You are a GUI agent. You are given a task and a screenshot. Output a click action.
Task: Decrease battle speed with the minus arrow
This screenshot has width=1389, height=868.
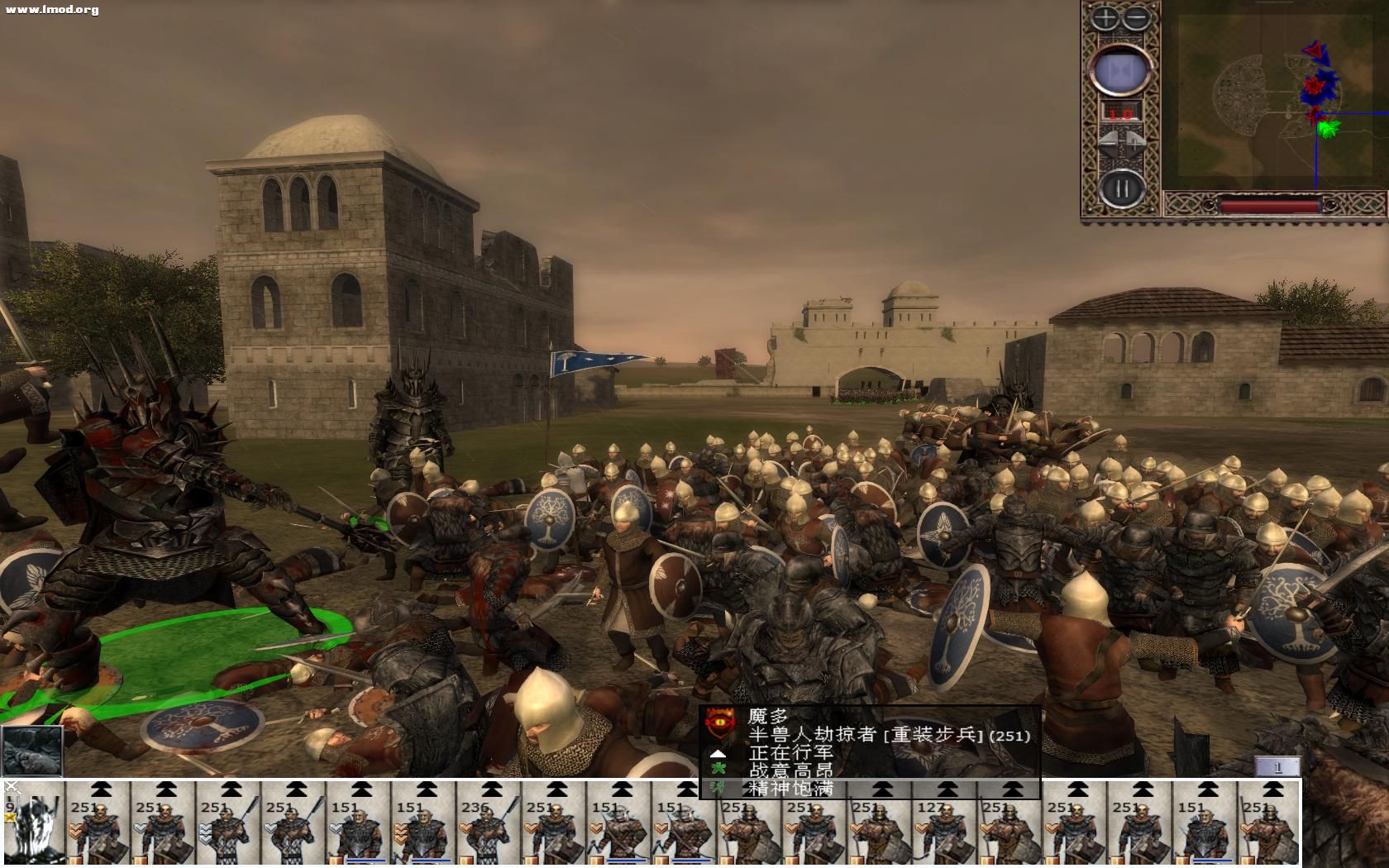[1108, 142]
